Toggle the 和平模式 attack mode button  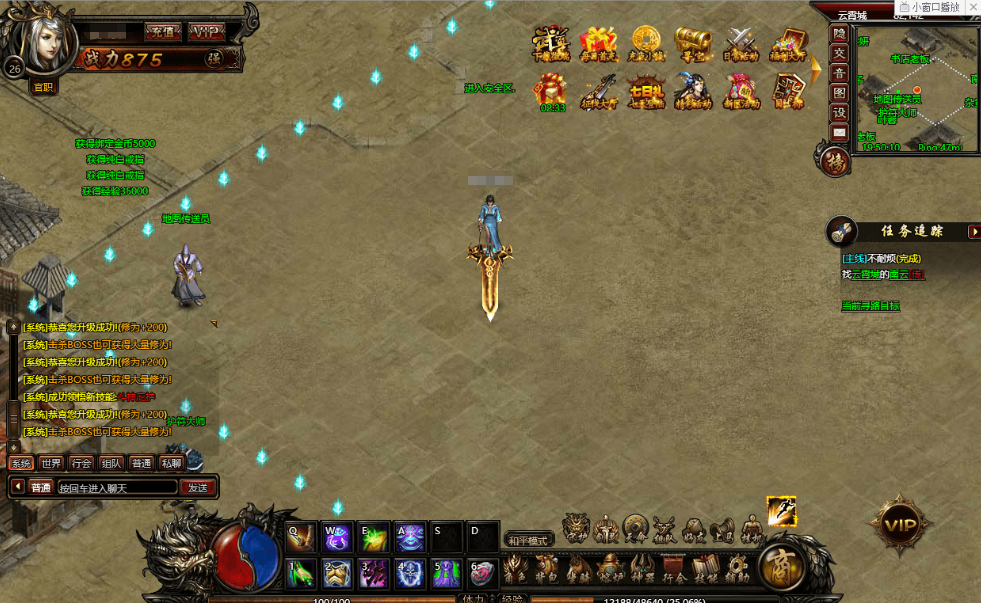529,539
